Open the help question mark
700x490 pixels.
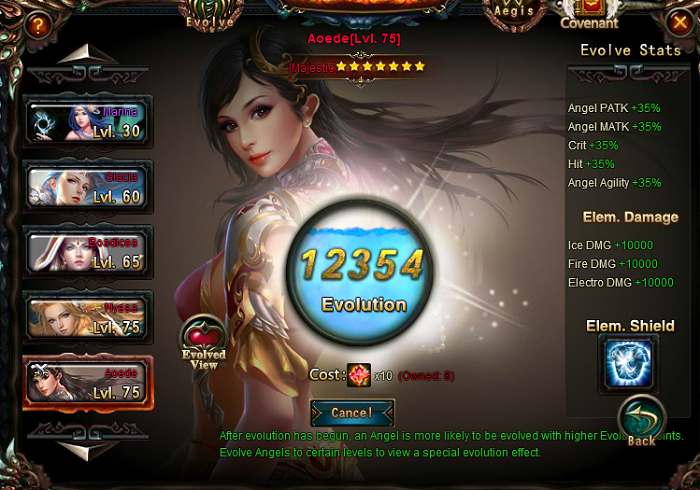pos(37,25)
